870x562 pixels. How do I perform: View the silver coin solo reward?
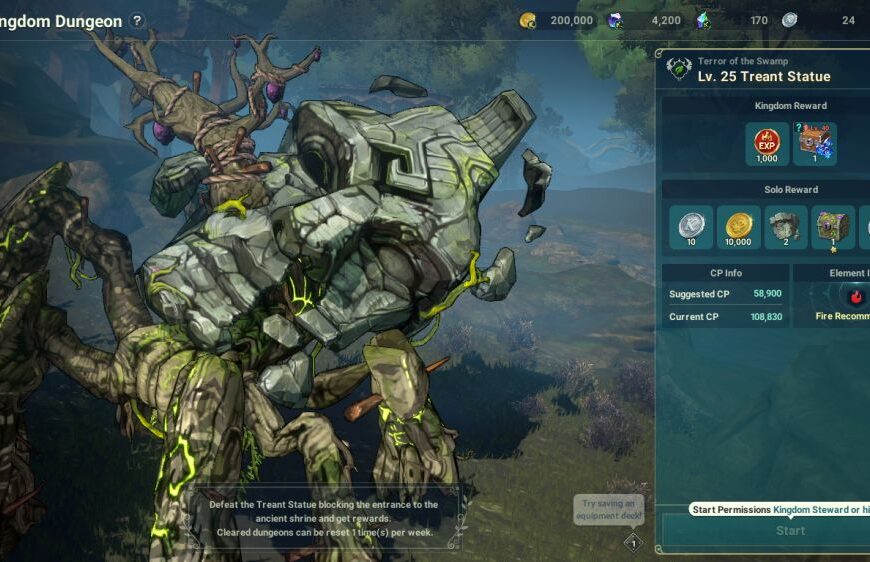690,227
